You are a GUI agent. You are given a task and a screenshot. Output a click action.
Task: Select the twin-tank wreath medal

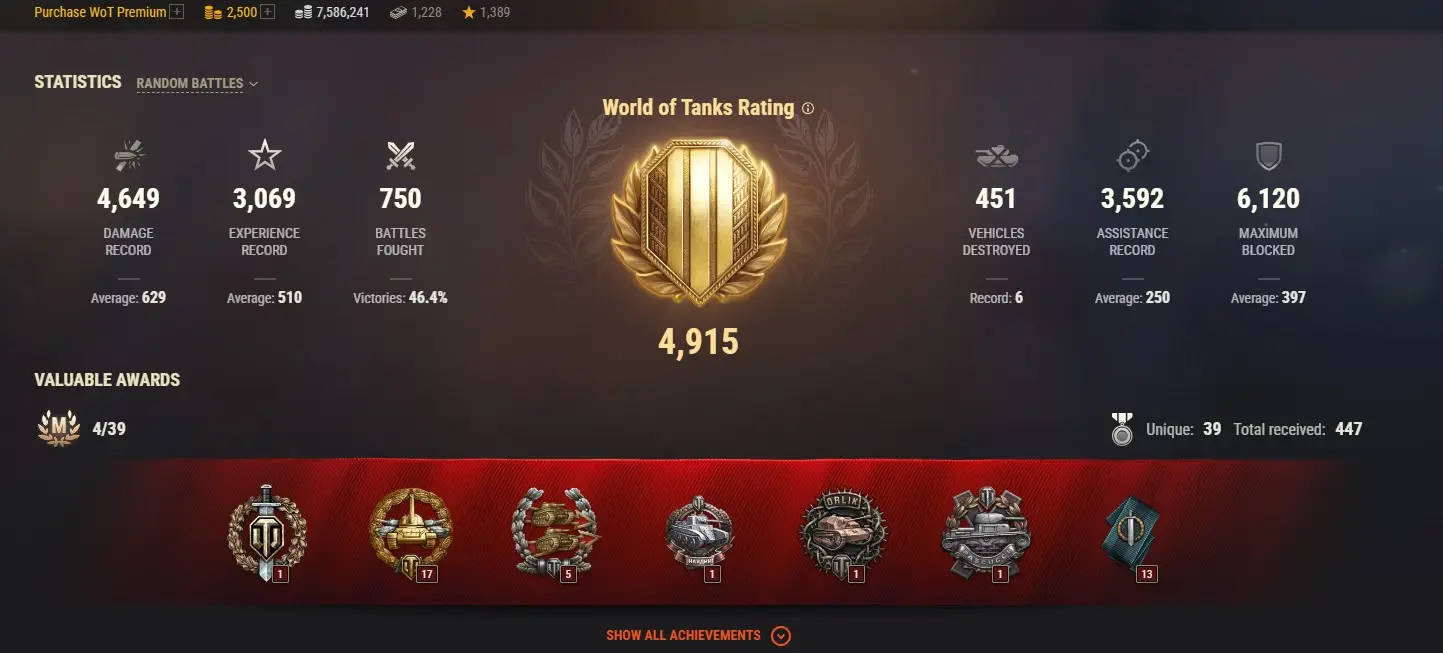tap(553, 531)
